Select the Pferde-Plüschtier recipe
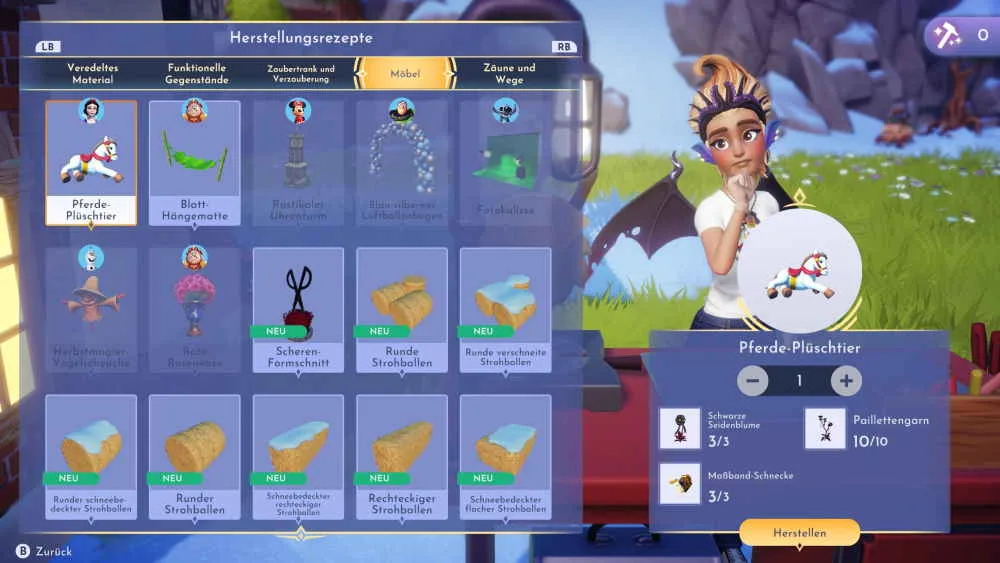The image size is (1000, 563). click(91, 162)
